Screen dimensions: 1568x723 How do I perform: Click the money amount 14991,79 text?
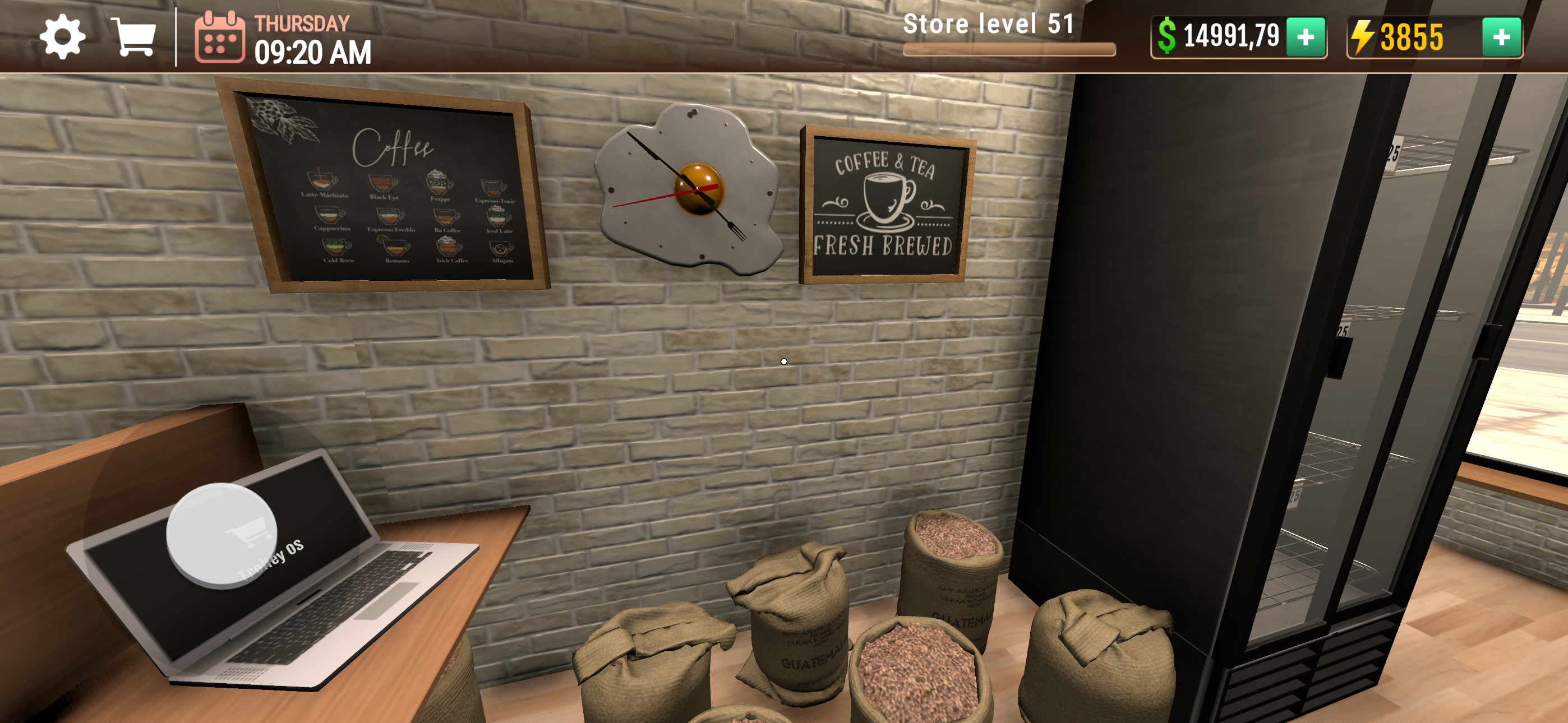[1233, 38]
